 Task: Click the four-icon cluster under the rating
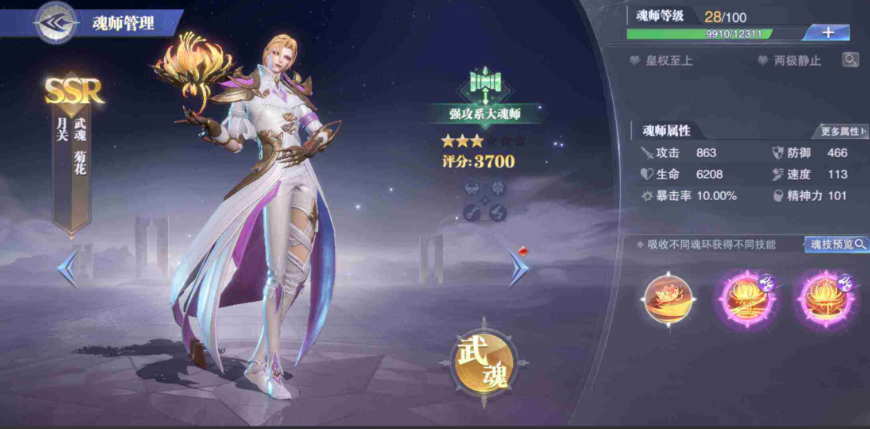tap(485, 200)
